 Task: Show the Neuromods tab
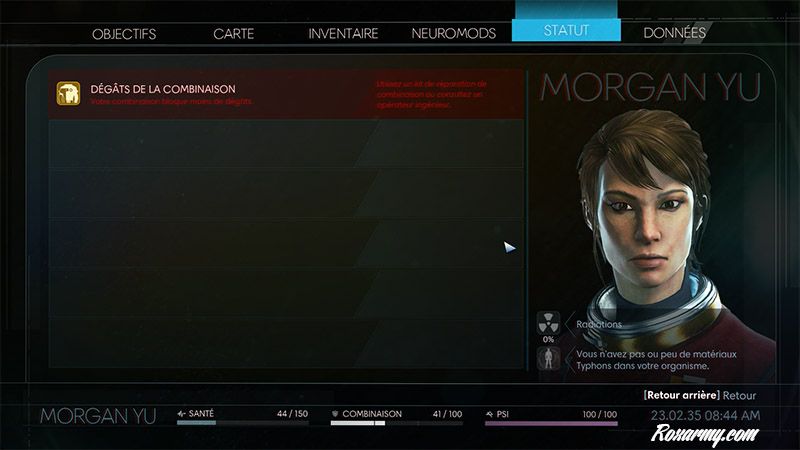coord(453,33)
